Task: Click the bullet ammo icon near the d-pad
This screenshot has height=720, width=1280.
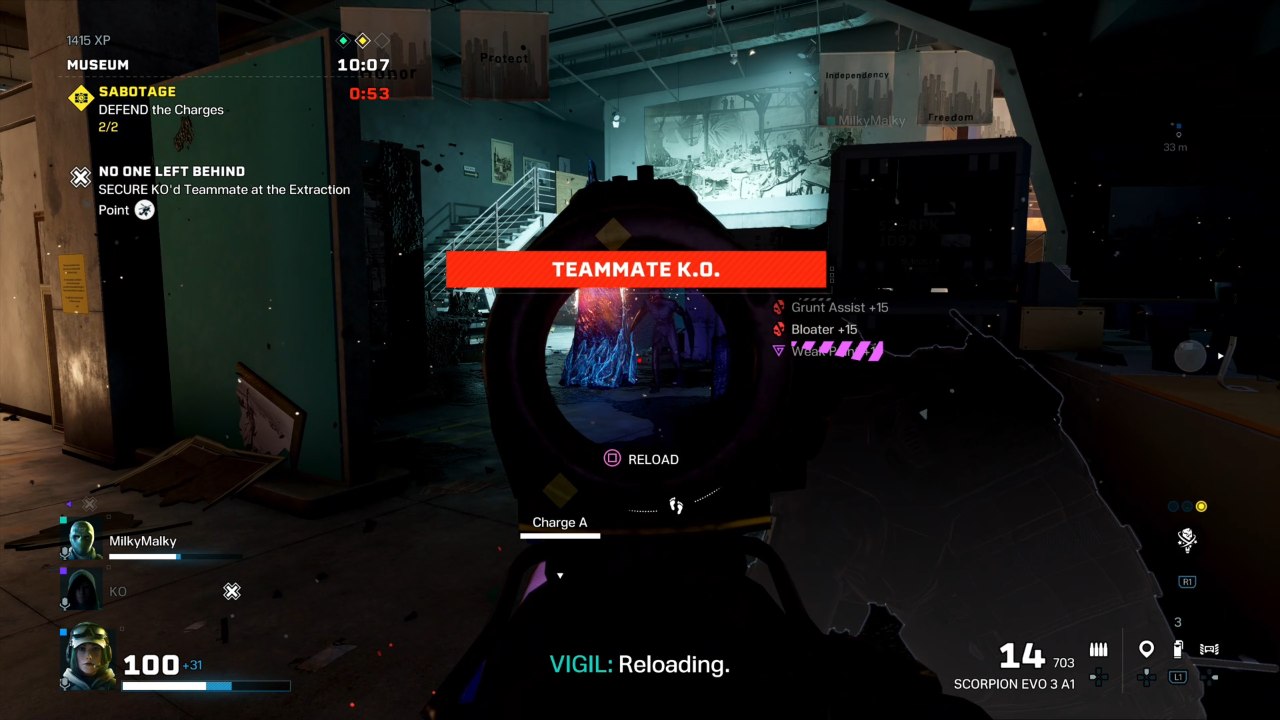Action: pyautogui.click(x=1098, y=648)
